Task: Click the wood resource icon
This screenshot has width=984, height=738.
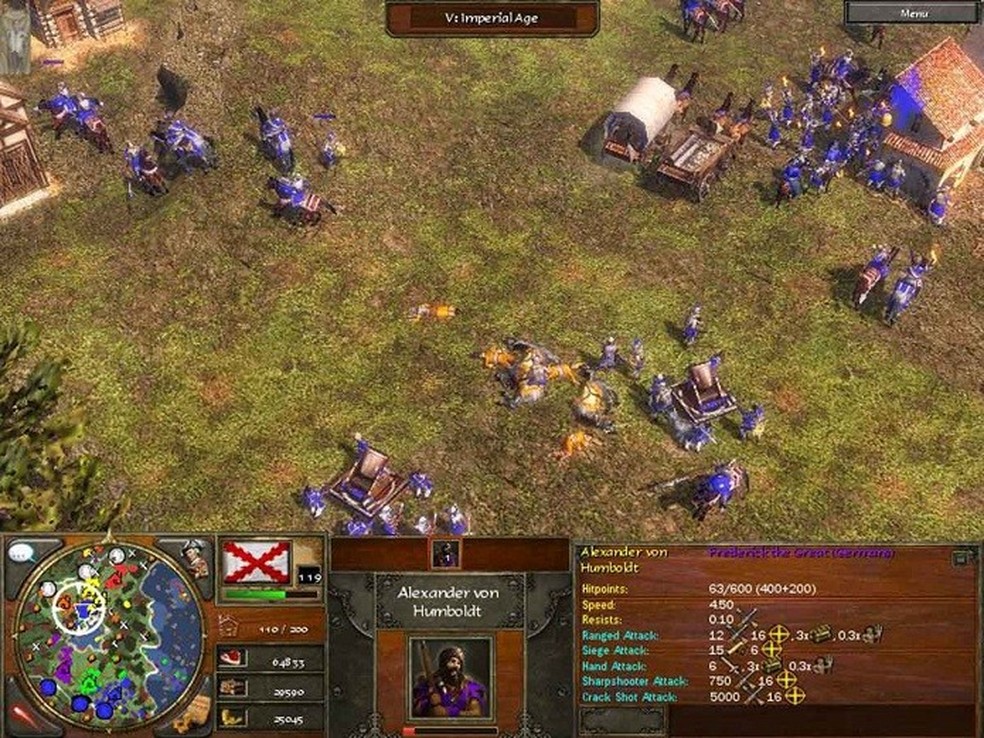Action: (232, 688)
